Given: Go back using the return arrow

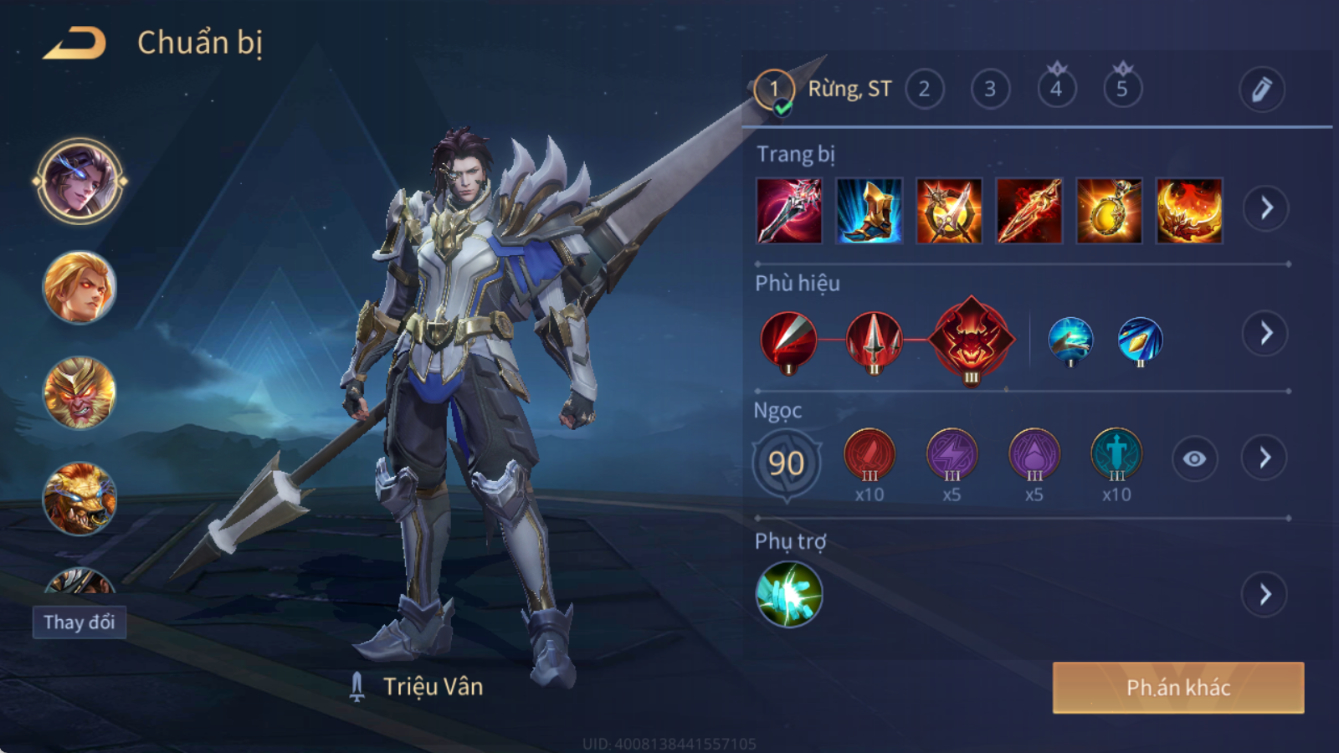Looking at the screenshot, I should pyautogui.click(x=75, y=44).
